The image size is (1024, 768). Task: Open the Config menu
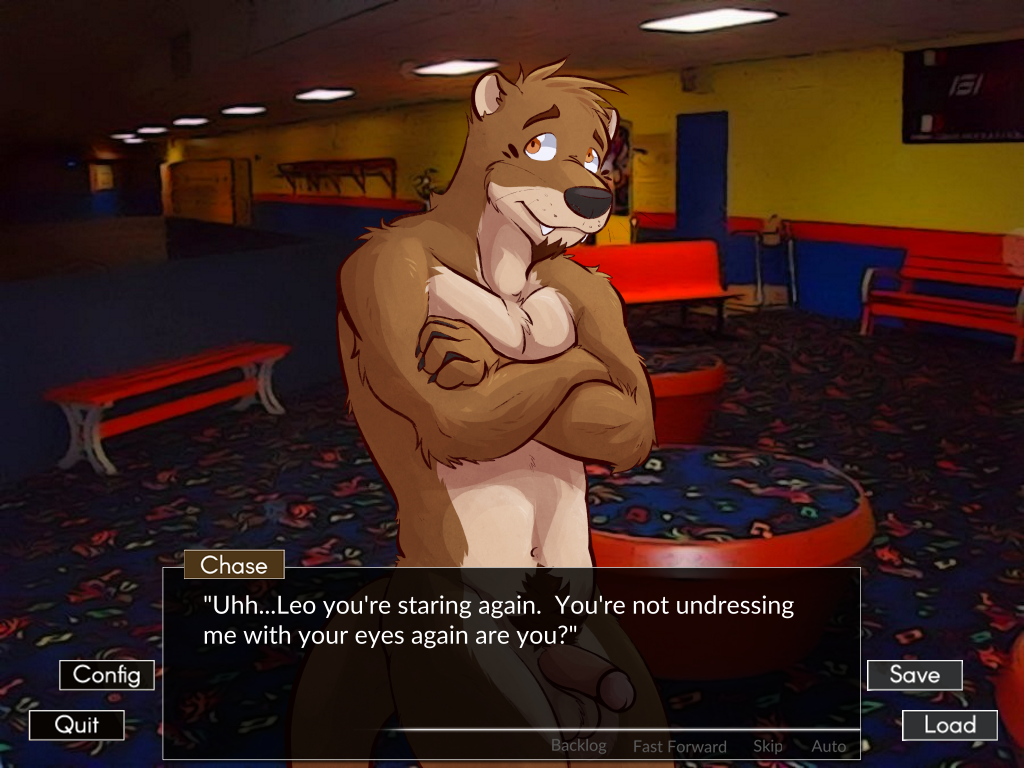point(107,675)
